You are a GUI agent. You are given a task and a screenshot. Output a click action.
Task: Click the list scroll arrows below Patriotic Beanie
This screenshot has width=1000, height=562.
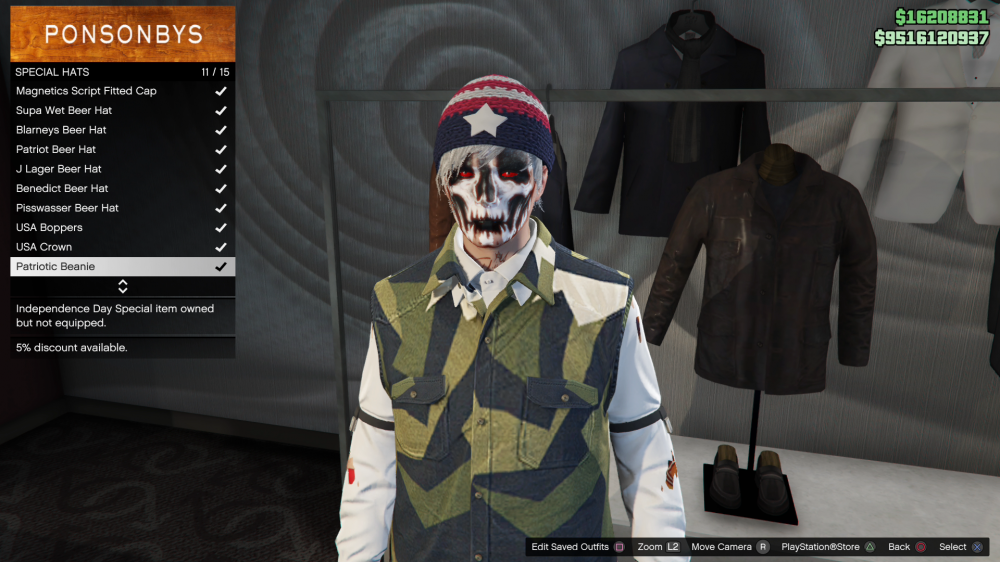(123, 287)
